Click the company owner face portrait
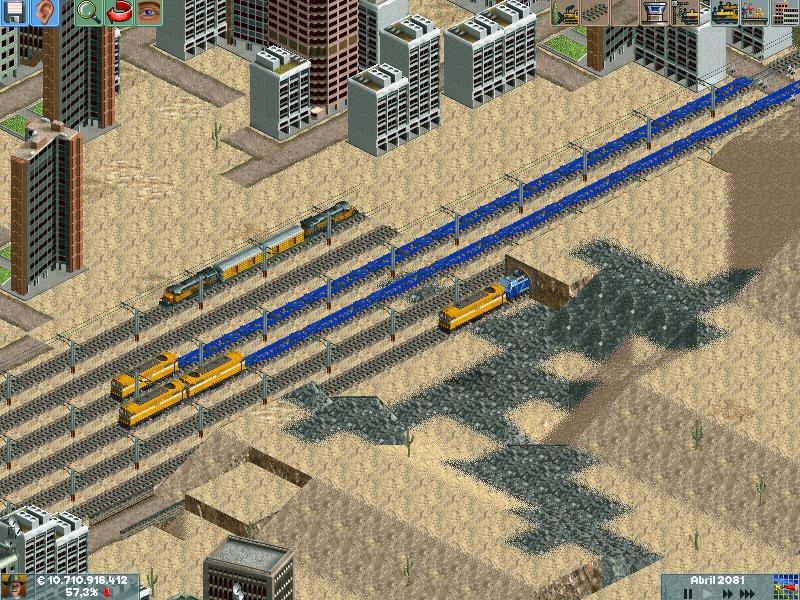The image size is (800, 600). coord(13,586)
